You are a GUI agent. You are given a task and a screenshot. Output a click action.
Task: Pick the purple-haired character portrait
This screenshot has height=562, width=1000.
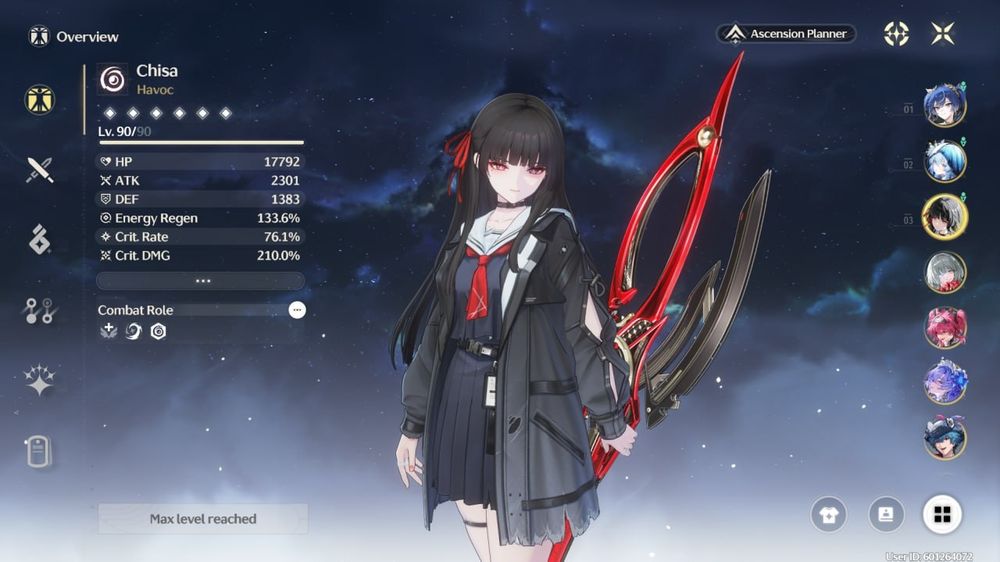coord(944,382)
